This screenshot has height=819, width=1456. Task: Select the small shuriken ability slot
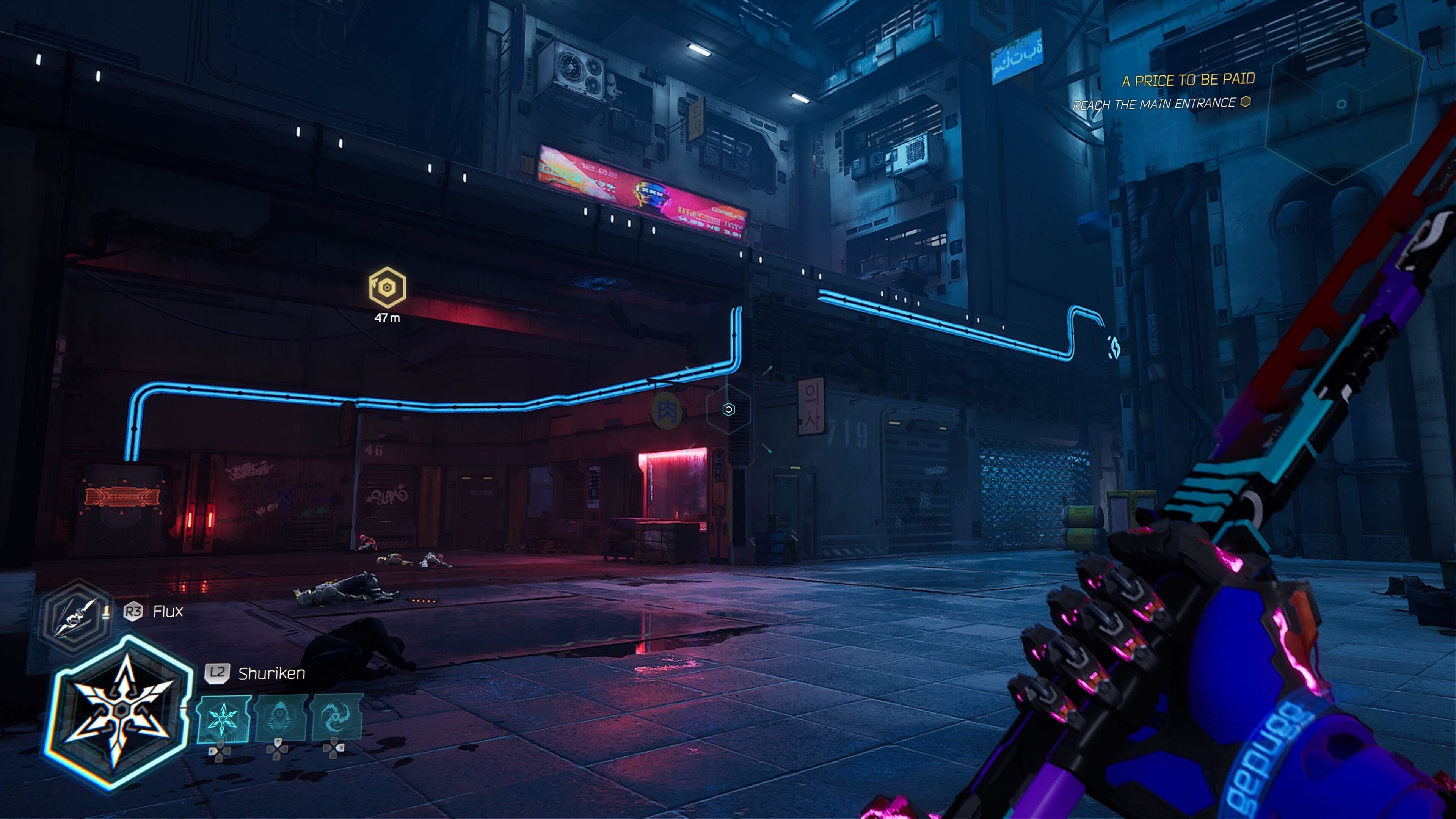point(224,719)
